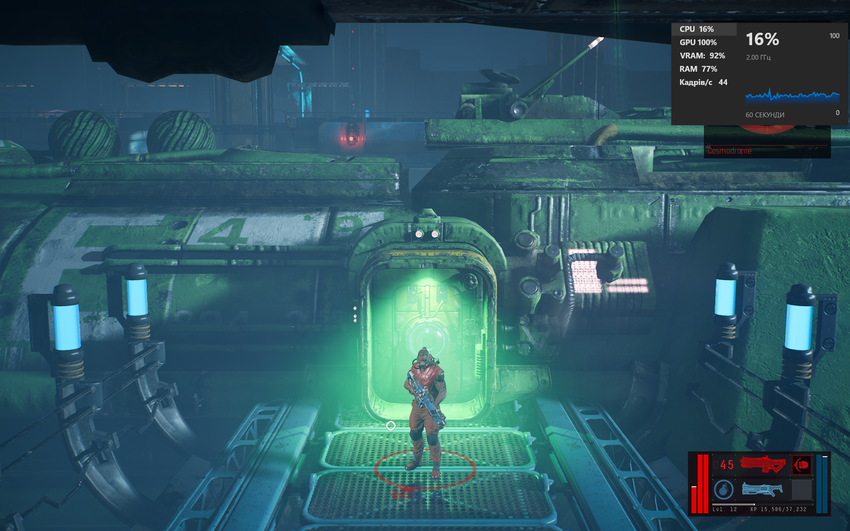Switch overlay graph to RAM usage
The image size is (850, 531).
click(x=699, y=69)
